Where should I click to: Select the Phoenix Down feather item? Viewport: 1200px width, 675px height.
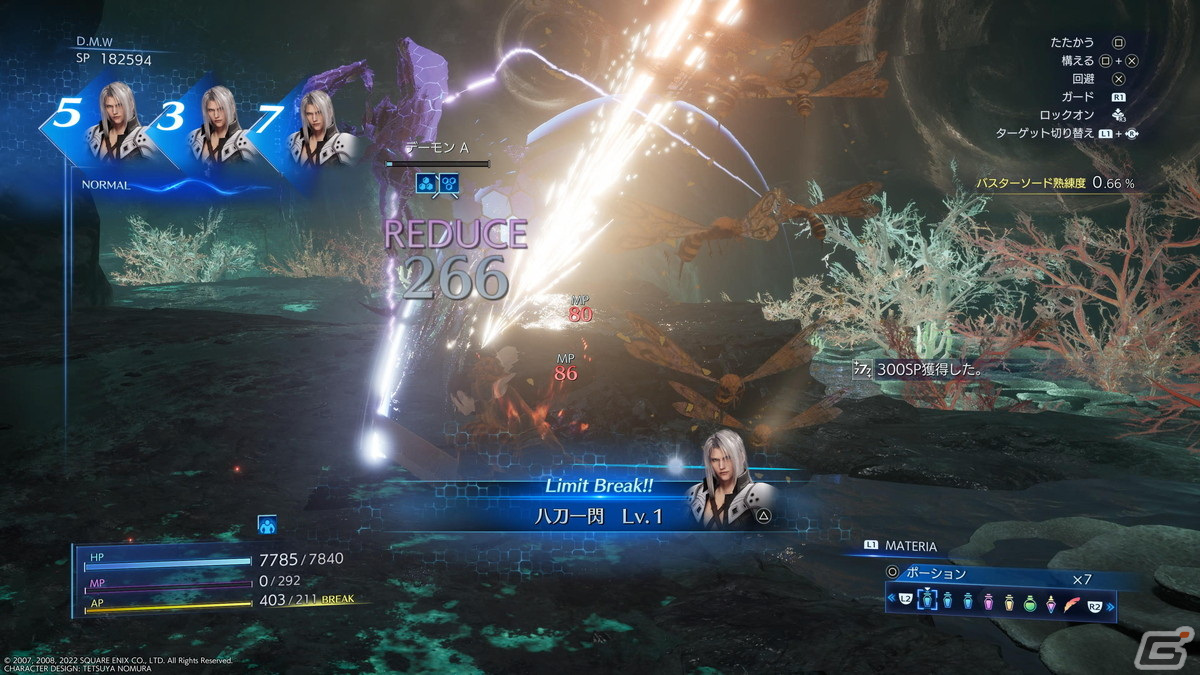(1072, 601)
